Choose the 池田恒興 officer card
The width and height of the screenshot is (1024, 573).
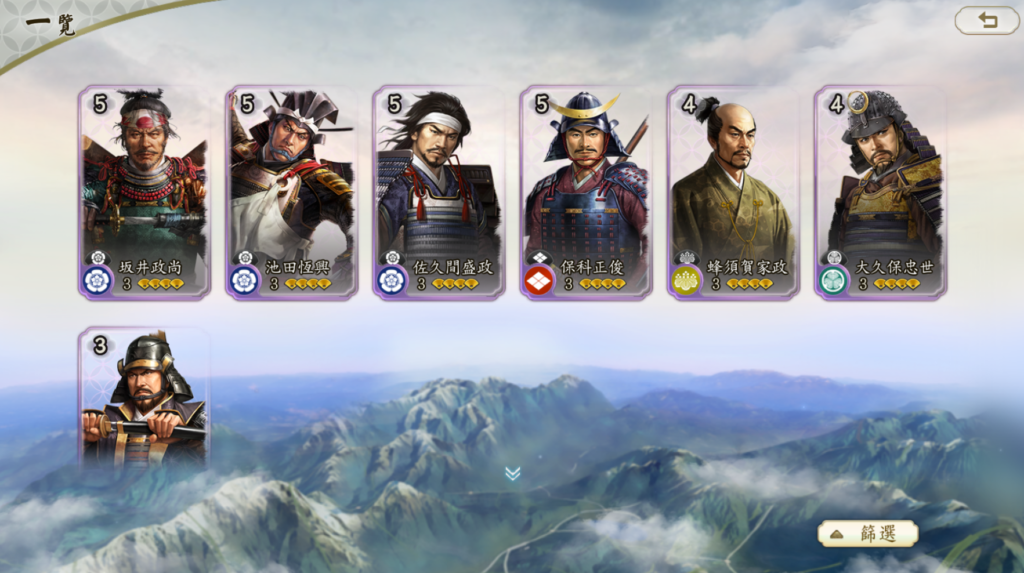tap(291, 191)
